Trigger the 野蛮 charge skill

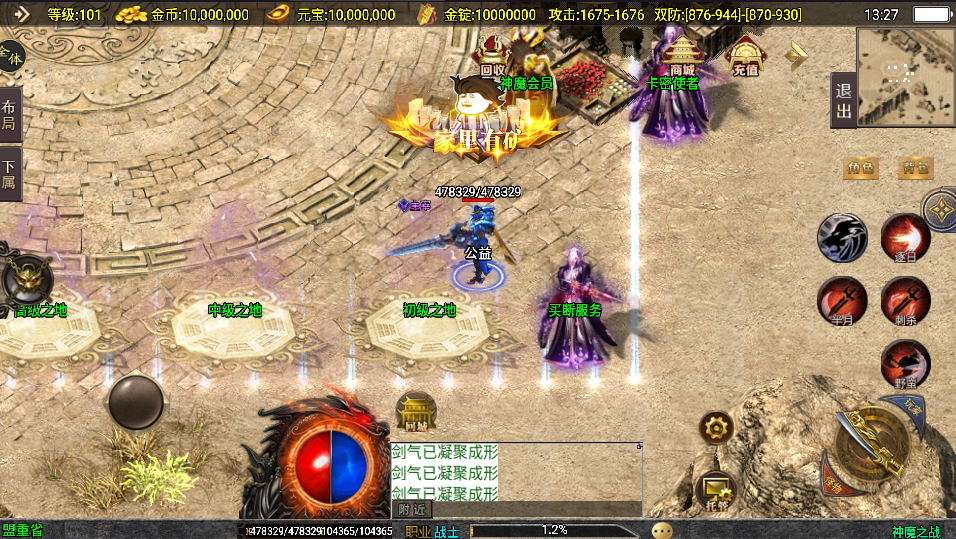pyautogui.click(x=905, y=364)
